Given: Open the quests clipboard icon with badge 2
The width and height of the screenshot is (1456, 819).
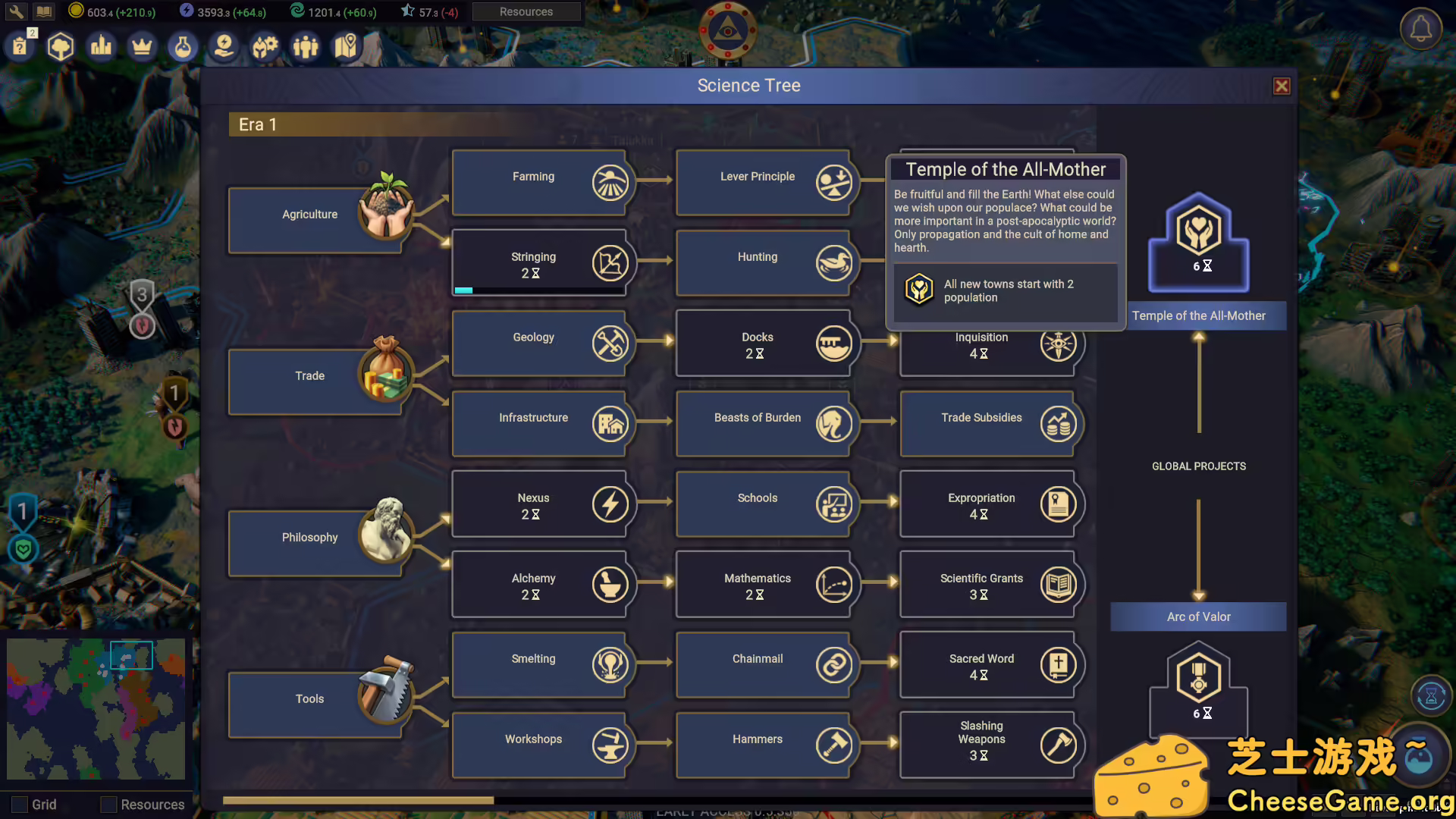Looking at the screenshot, I should click(x=20, y=46).
